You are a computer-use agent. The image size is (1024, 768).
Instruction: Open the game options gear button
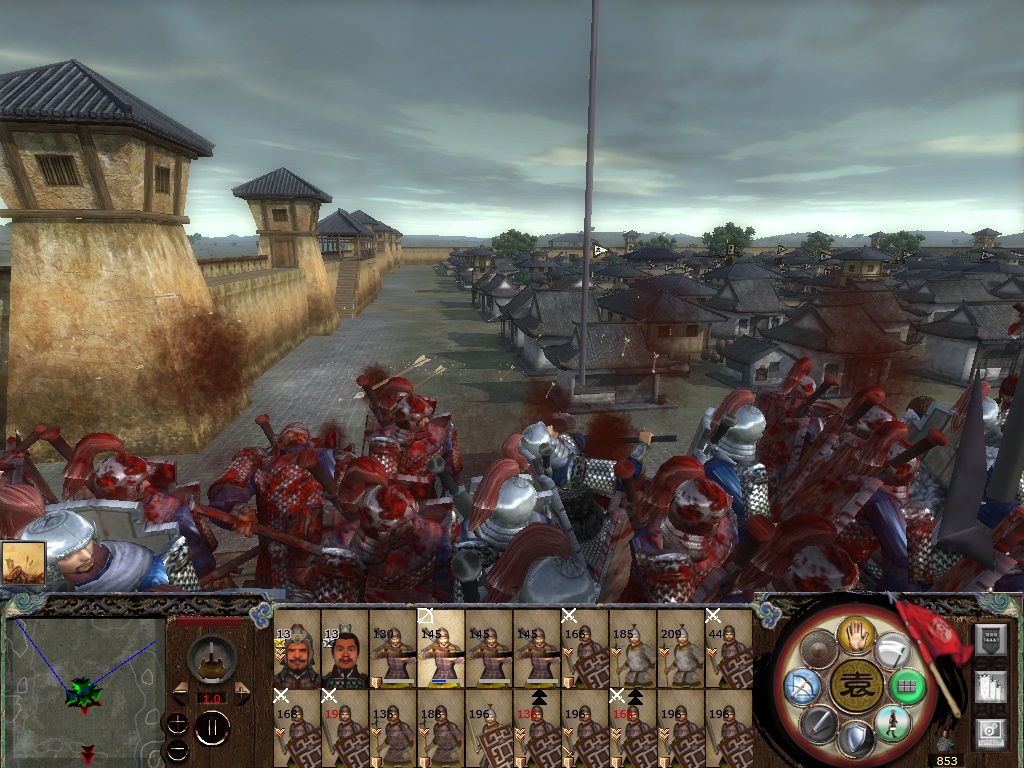989,732
